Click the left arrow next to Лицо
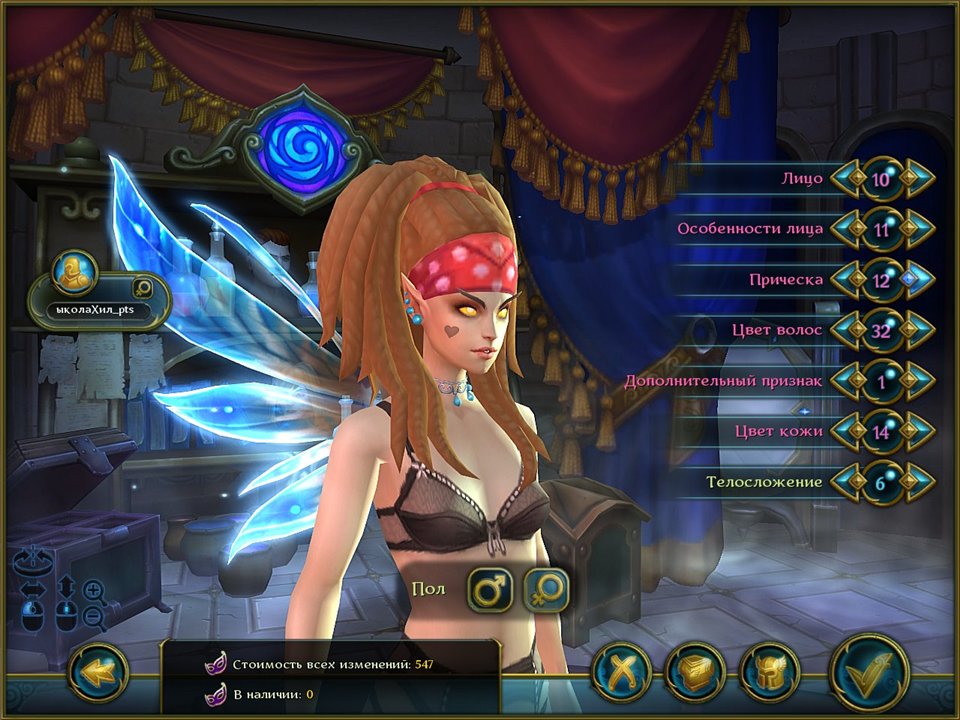960x720 pixels. 849,179
